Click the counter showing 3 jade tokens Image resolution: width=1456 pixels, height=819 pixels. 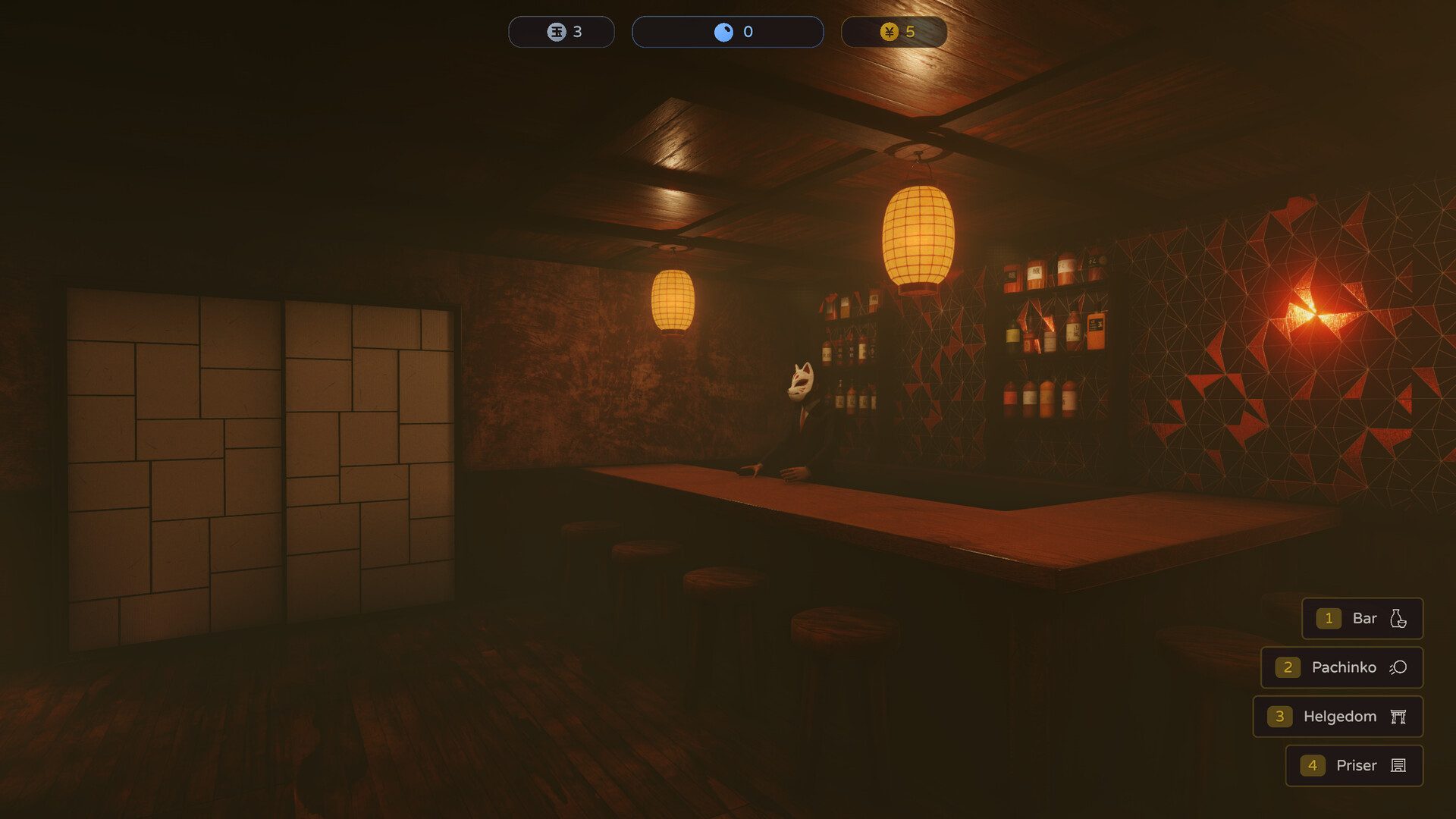[561, 31]
